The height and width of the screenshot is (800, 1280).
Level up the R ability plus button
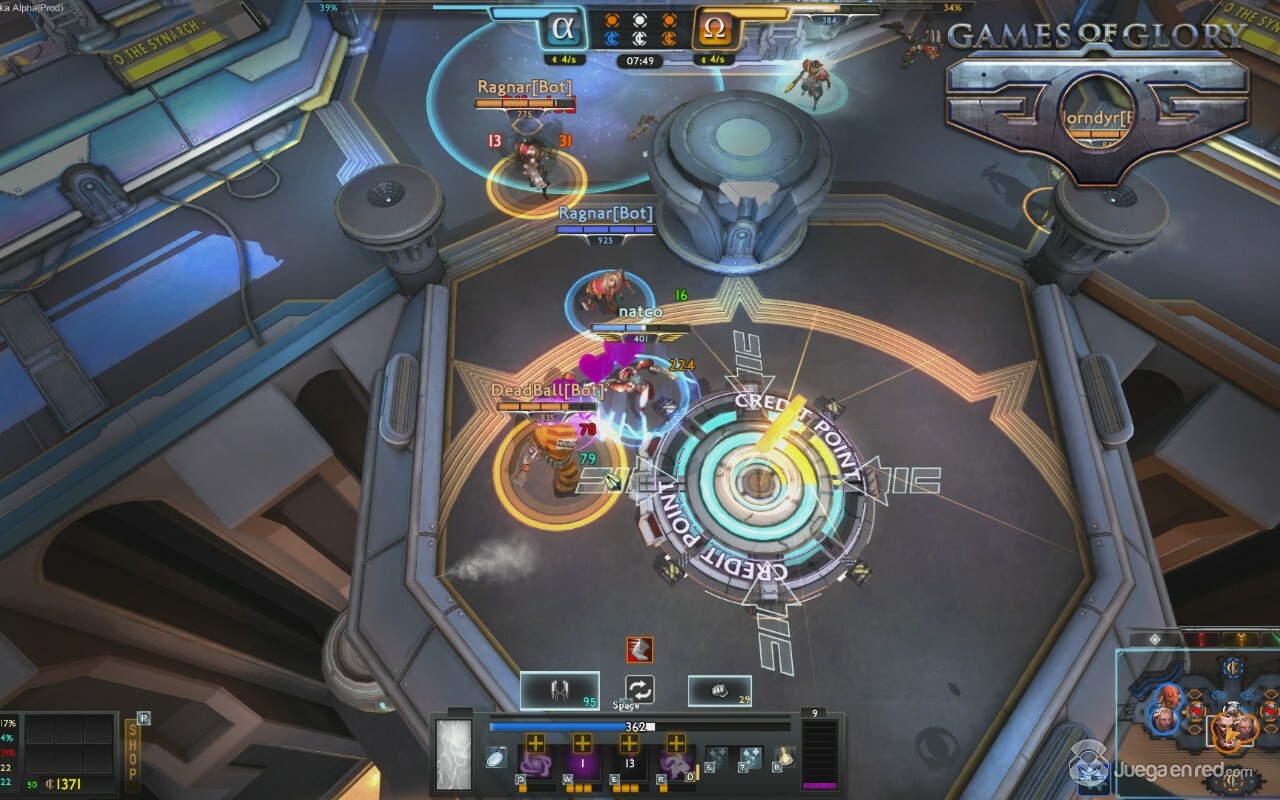click(676, 743)
